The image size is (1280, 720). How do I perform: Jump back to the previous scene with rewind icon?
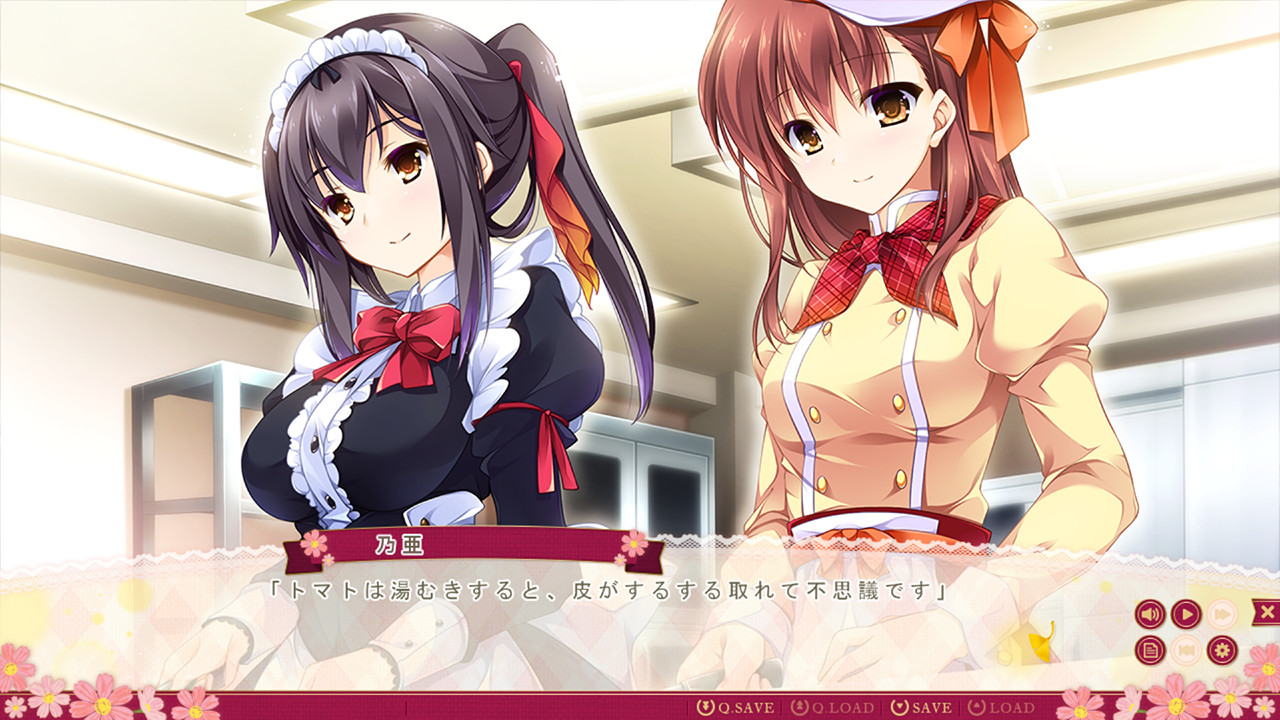click(x=1186, y=650)
